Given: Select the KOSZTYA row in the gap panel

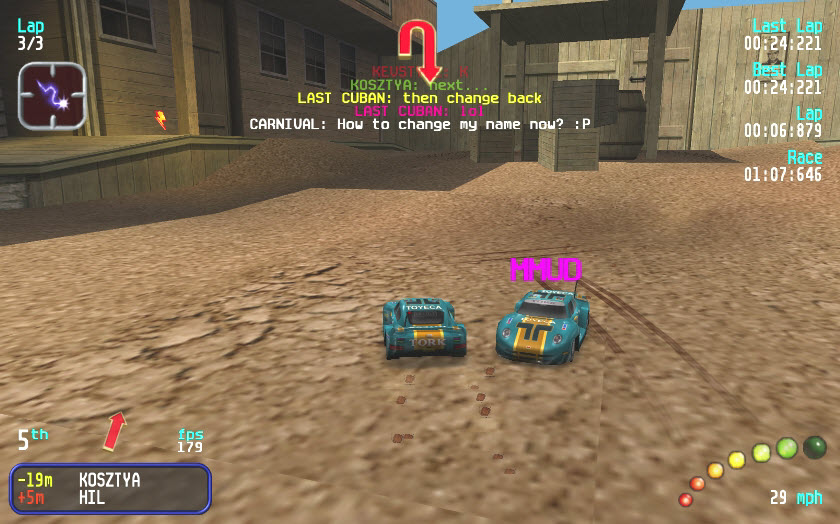Looking at the screenshot, I should 110,480.
